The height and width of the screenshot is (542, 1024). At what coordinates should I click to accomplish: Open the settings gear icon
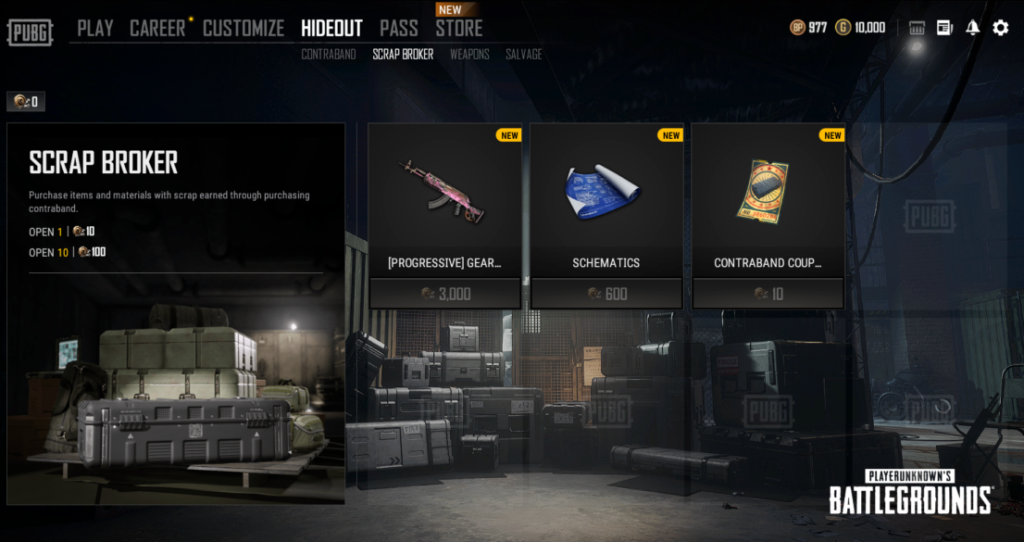pos(1000,28)
